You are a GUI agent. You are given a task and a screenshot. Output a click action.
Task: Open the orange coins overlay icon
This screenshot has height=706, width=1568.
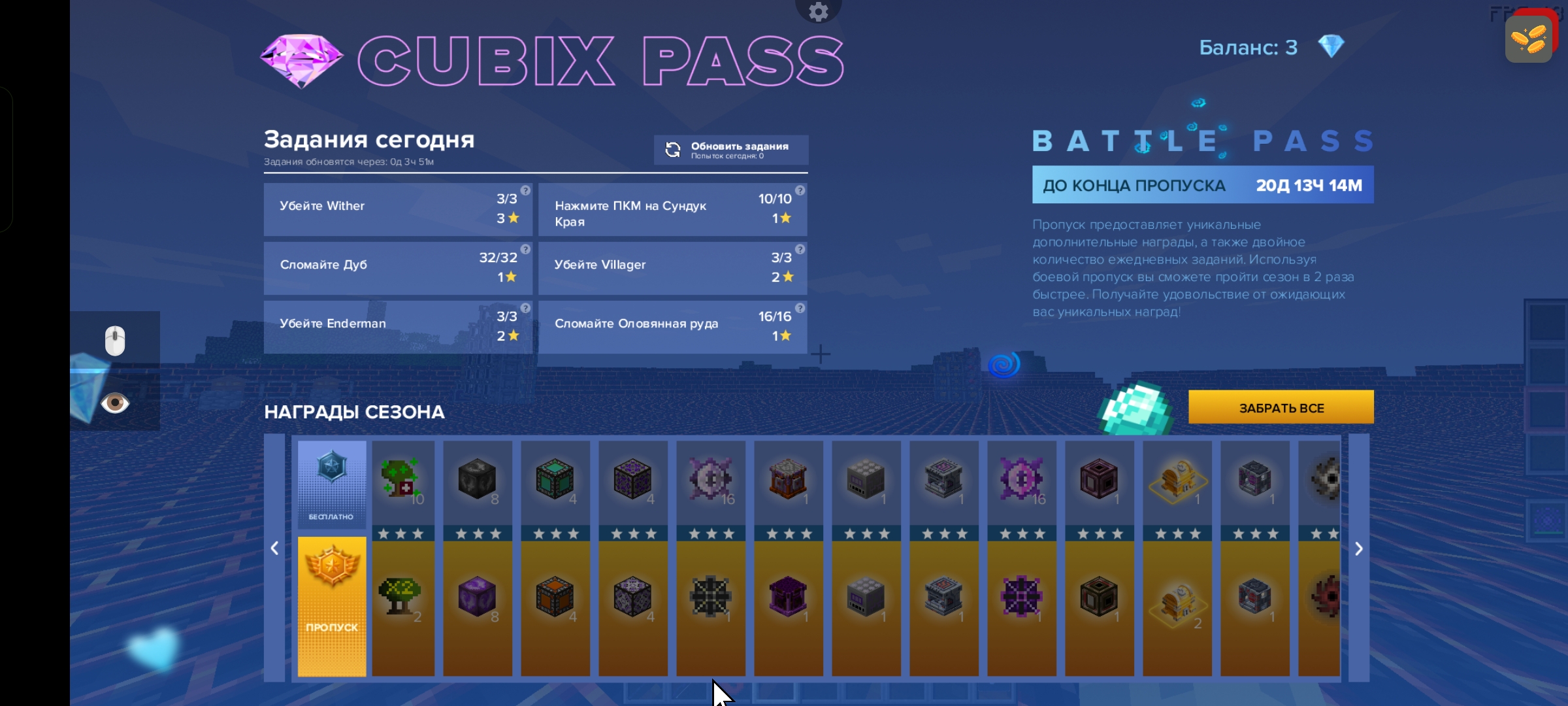click(x=1528, y=39)
